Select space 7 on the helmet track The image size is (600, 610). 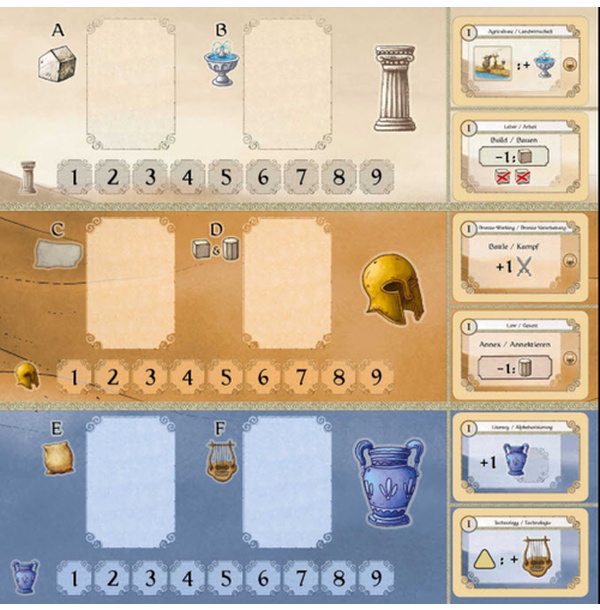[301, 378]
